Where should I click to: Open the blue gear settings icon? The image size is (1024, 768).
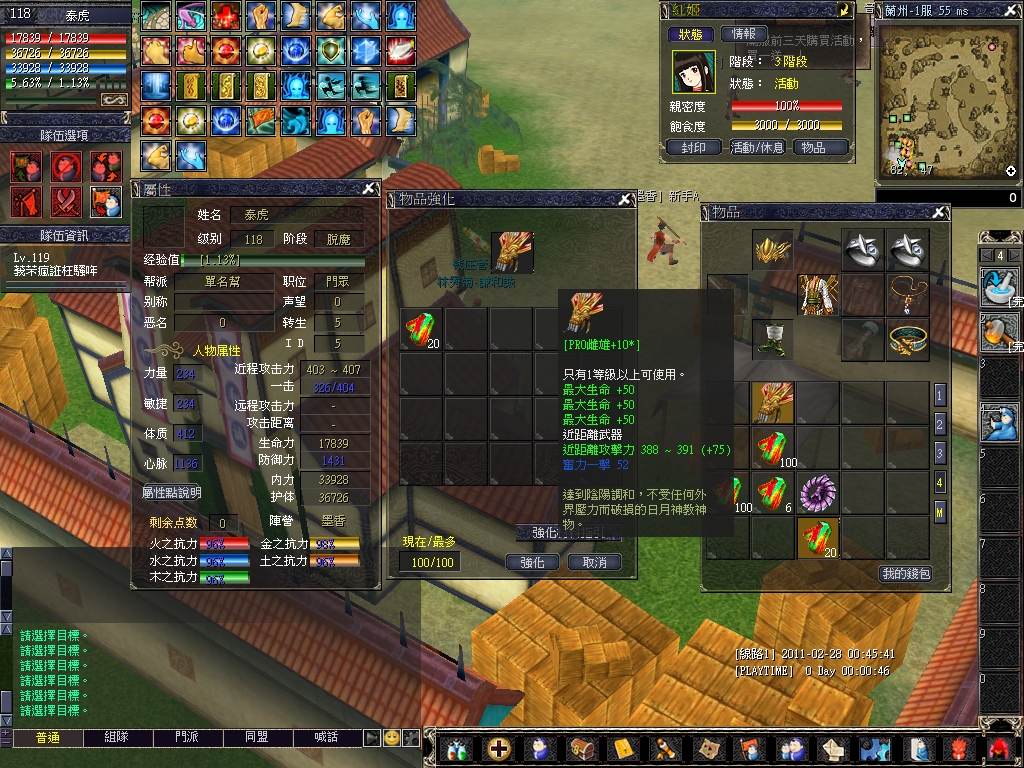click(875, 749)
